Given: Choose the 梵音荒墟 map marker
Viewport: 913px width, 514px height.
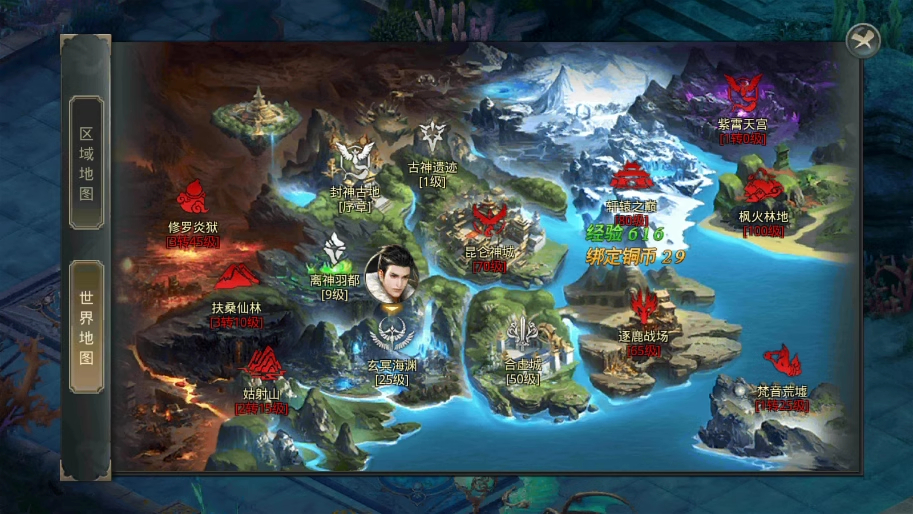Looking at the screenshot, I should (781, 362).
